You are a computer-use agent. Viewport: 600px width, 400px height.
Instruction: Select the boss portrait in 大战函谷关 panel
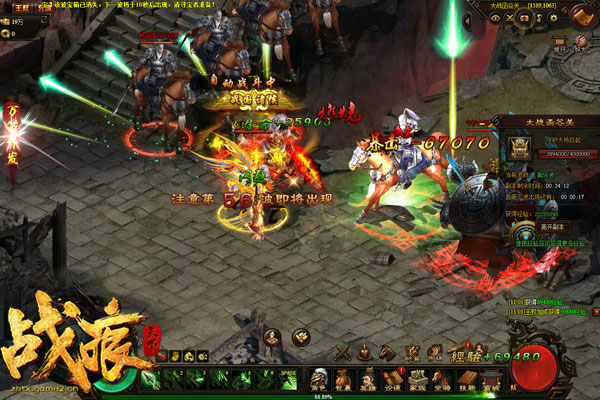(x=522, y=147)
